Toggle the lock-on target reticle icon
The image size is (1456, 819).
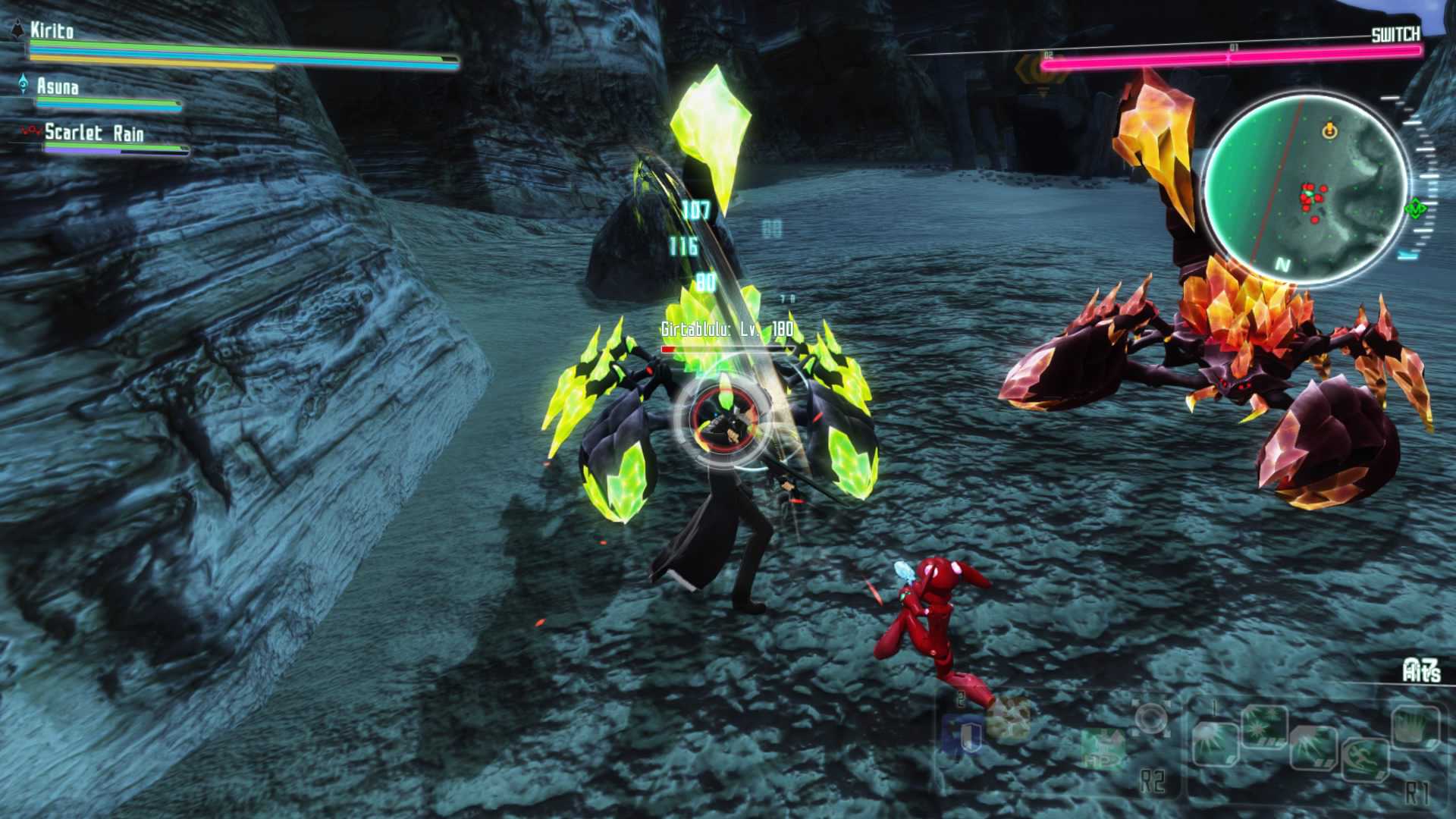coord(1151,717)
